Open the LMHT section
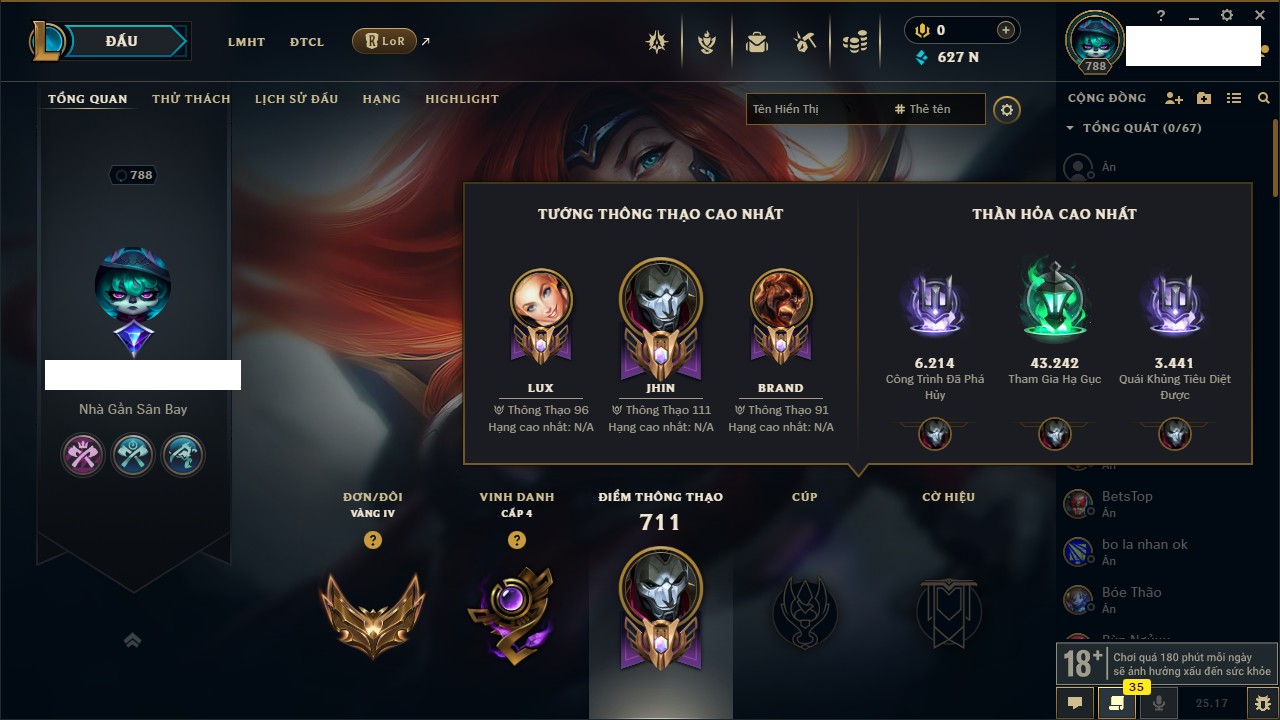 tap(246, 42)
